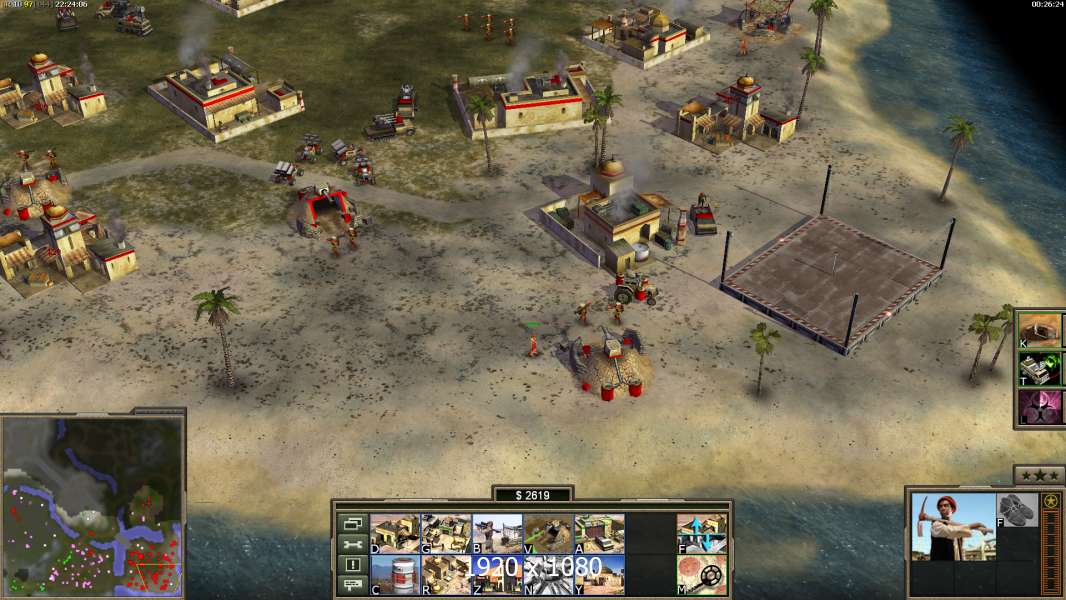This screenshot has height=600, width=1066.
Task: Choose the build option marked G
Action: click(445, 534)
